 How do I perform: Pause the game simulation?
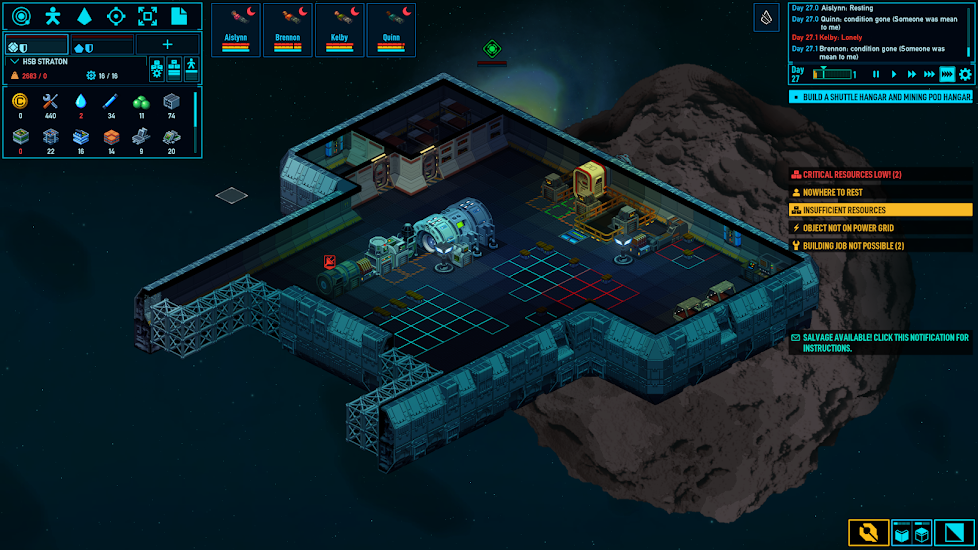coord(877,74)
